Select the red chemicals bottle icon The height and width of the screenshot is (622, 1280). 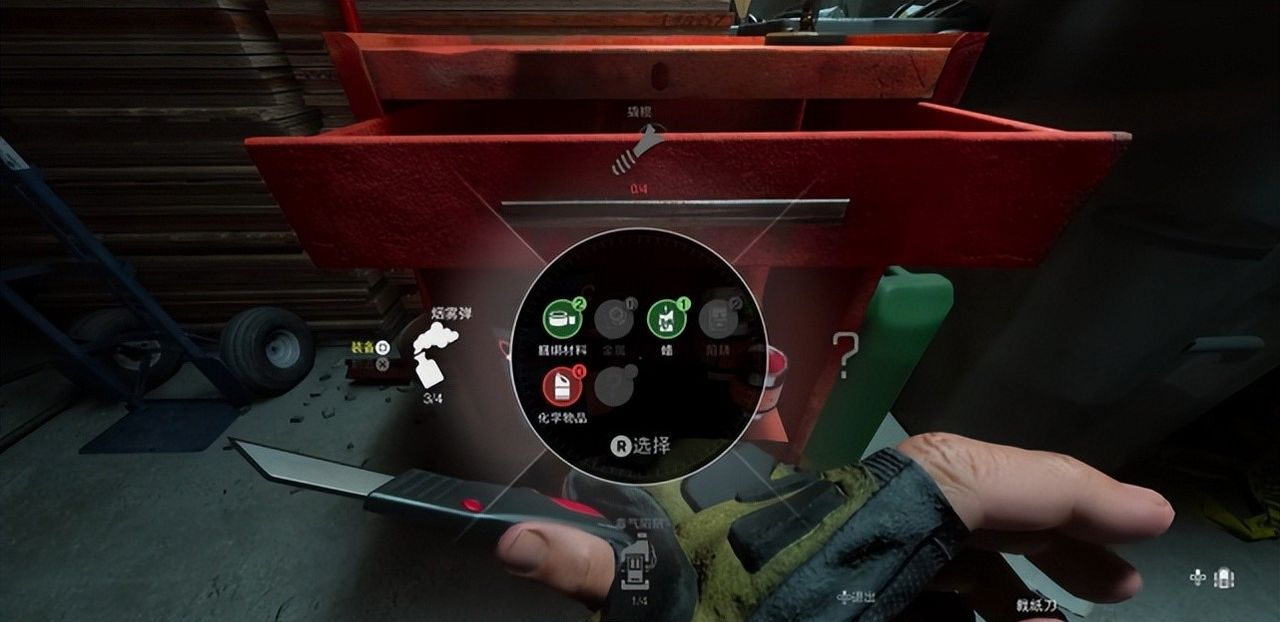(562, 386)
